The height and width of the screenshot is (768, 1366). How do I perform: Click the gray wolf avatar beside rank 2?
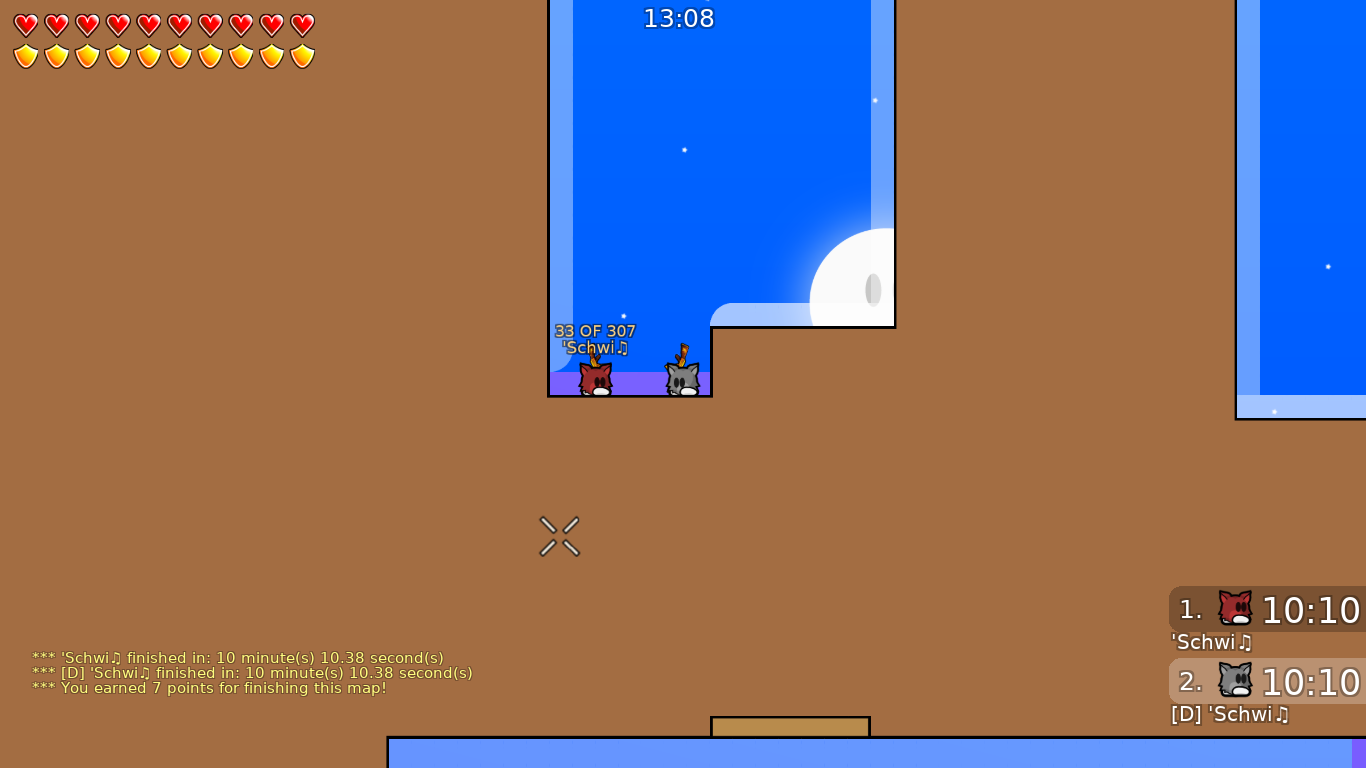(1233, 679)
